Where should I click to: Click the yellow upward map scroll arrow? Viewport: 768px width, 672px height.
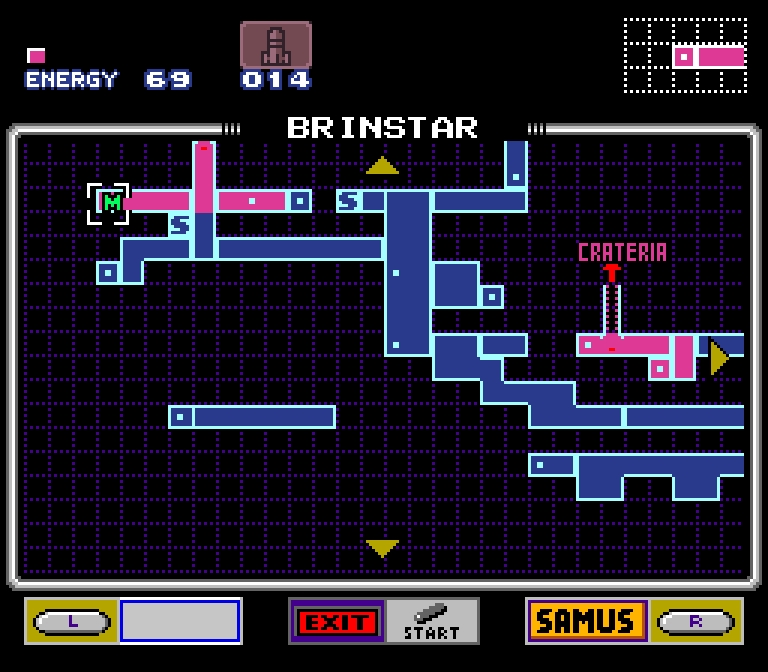[382, 166]
